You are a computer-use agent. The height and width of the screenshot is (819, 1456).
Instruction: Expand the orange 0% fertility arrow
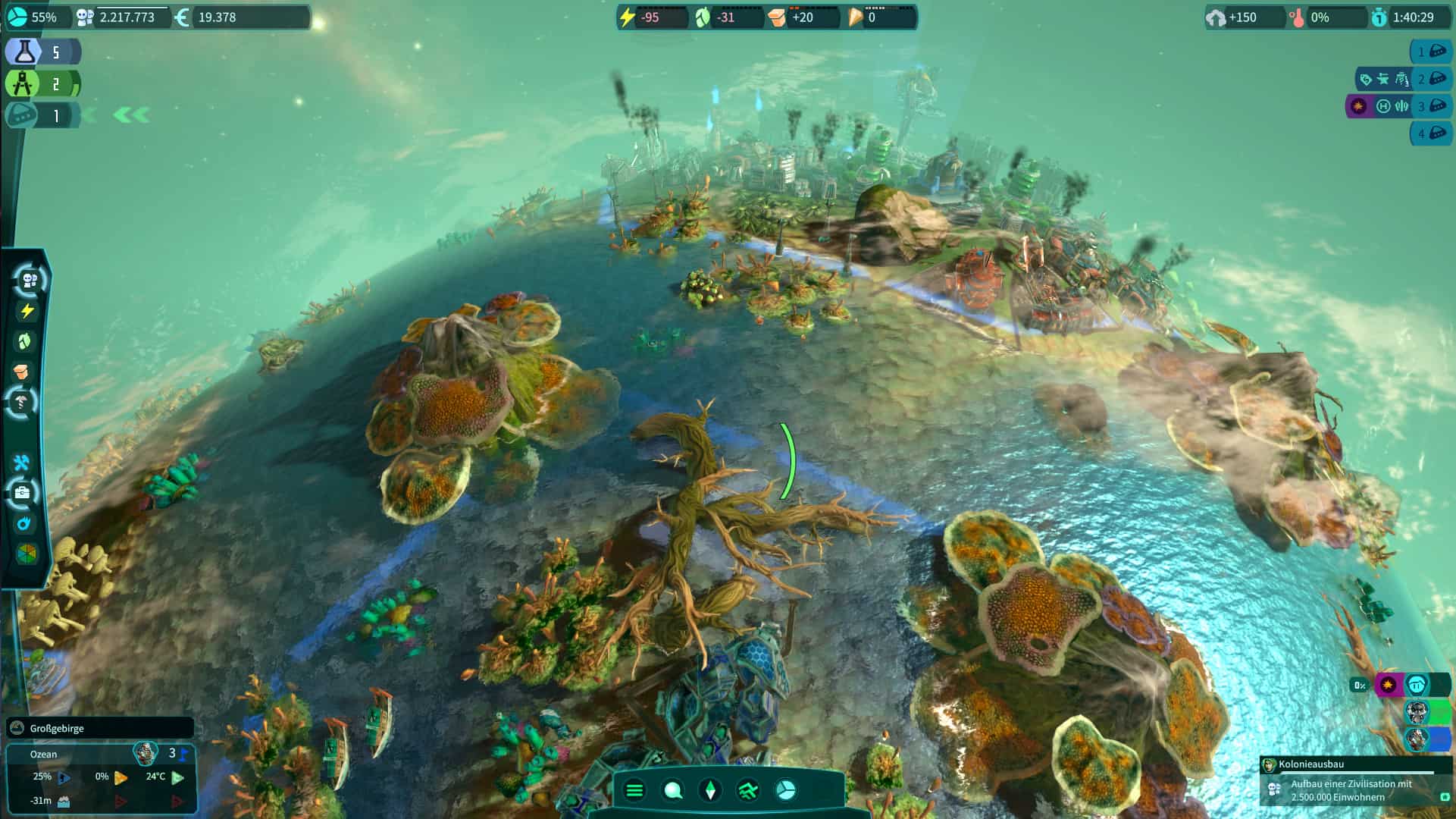point(121,776)
